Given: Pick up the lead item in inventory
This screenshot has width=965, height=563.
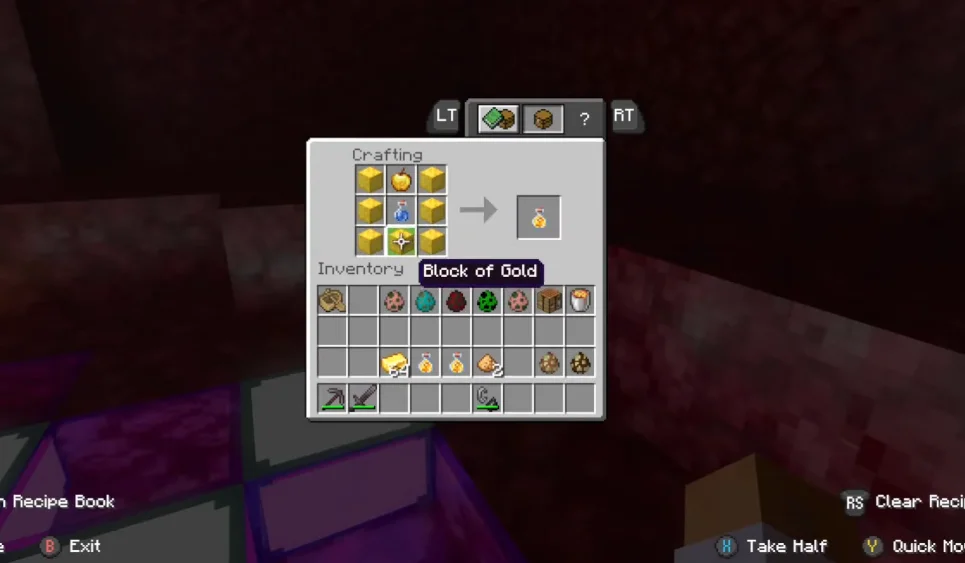Looking at the screenshot, I should [x=332, y=300].
